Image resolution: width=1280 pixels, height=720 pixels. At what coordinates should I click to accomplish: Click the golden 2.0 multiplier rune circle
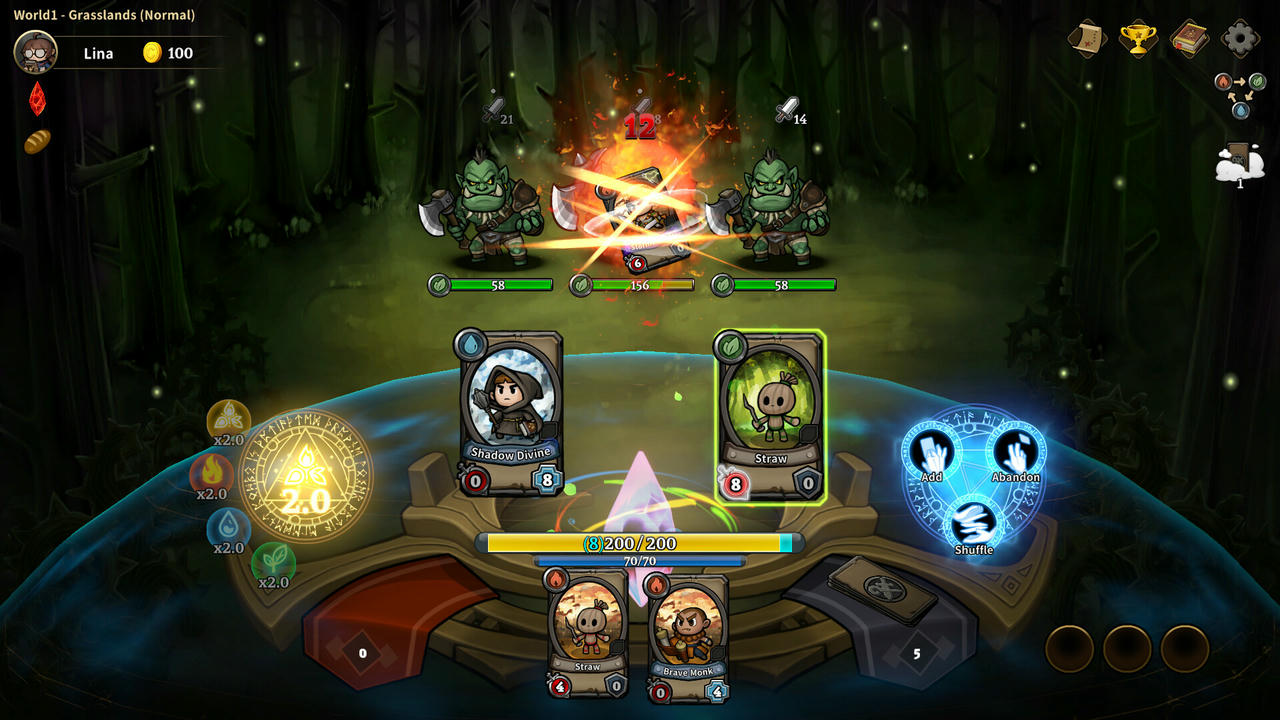305,477
